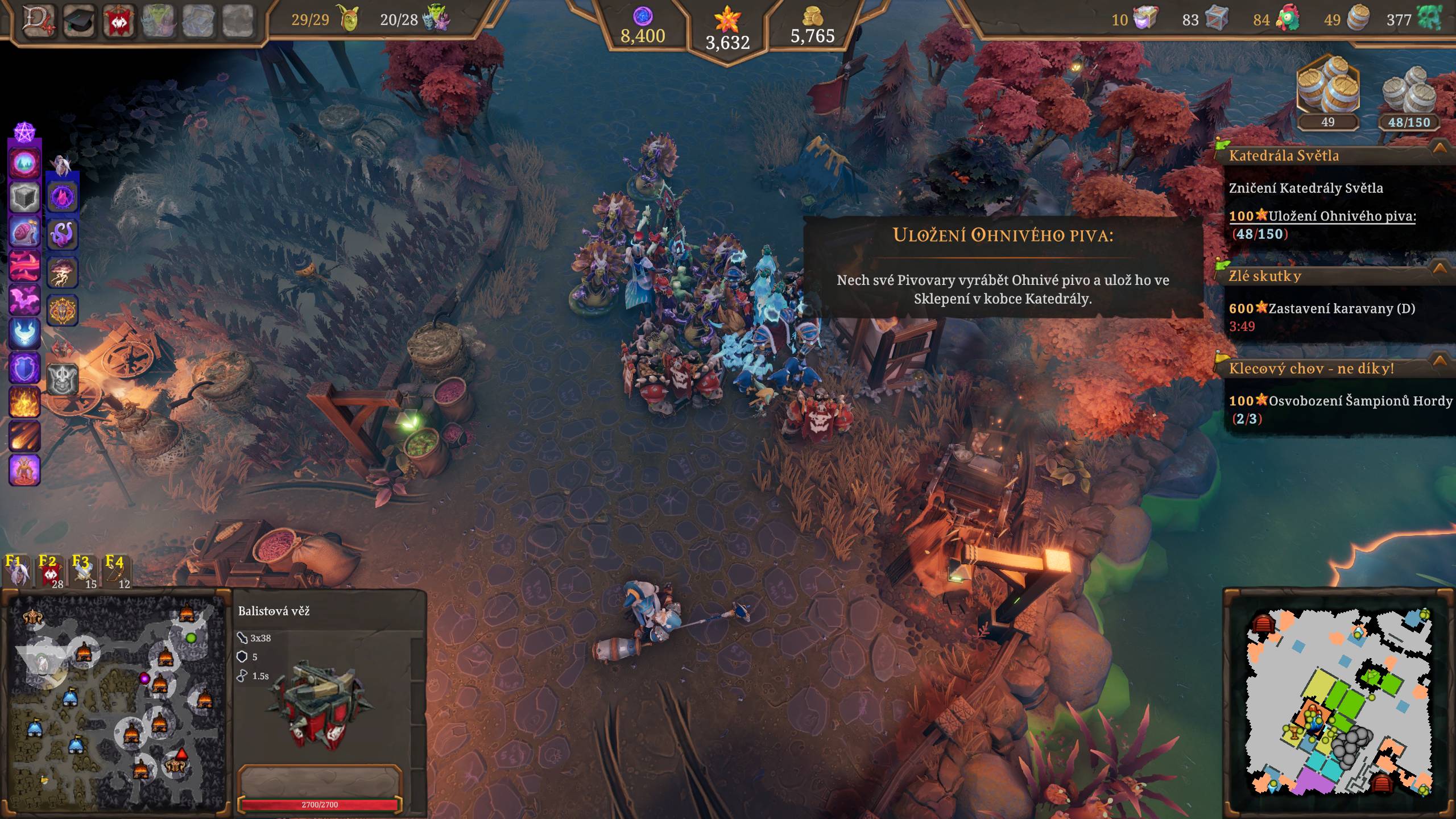1456x819 pixels.
Task: Activate the purple bat swarm spell
Action: click(24, 299)
